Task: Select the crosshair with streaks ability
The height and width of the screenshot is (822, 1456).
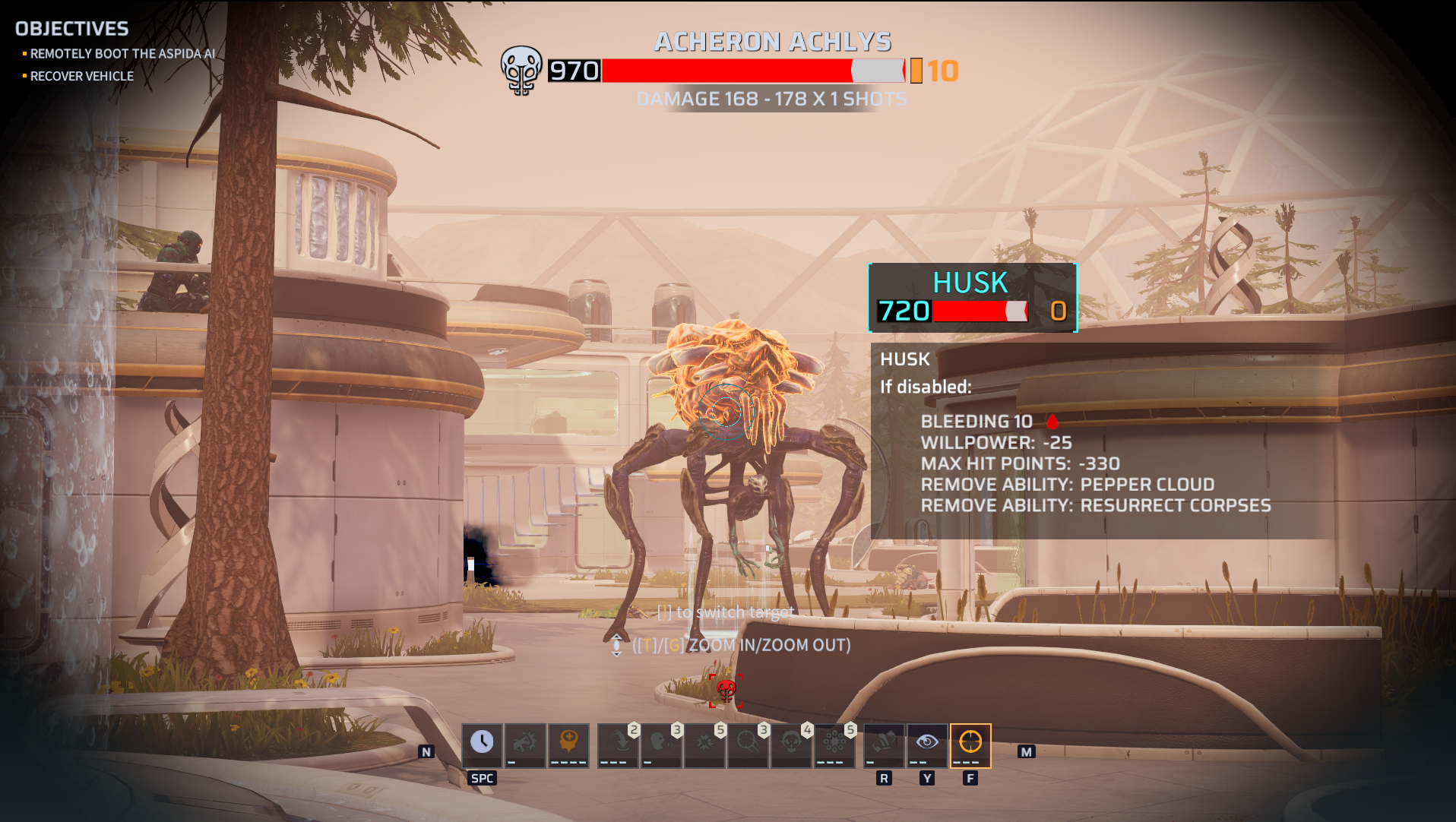Action: tap(748, 742)
